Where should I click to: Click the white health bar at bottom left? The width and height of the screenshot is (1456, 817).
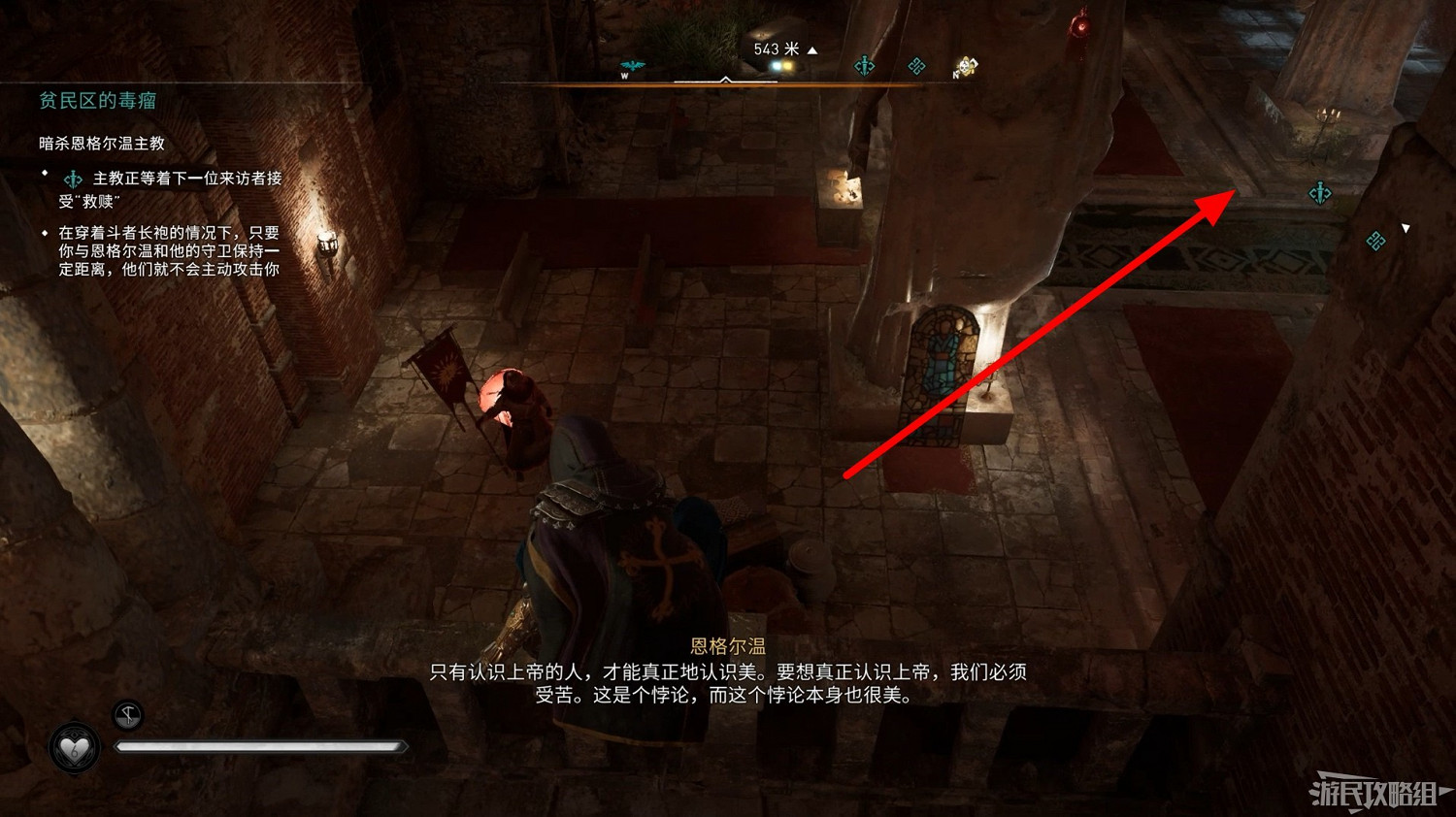(262, 747)
